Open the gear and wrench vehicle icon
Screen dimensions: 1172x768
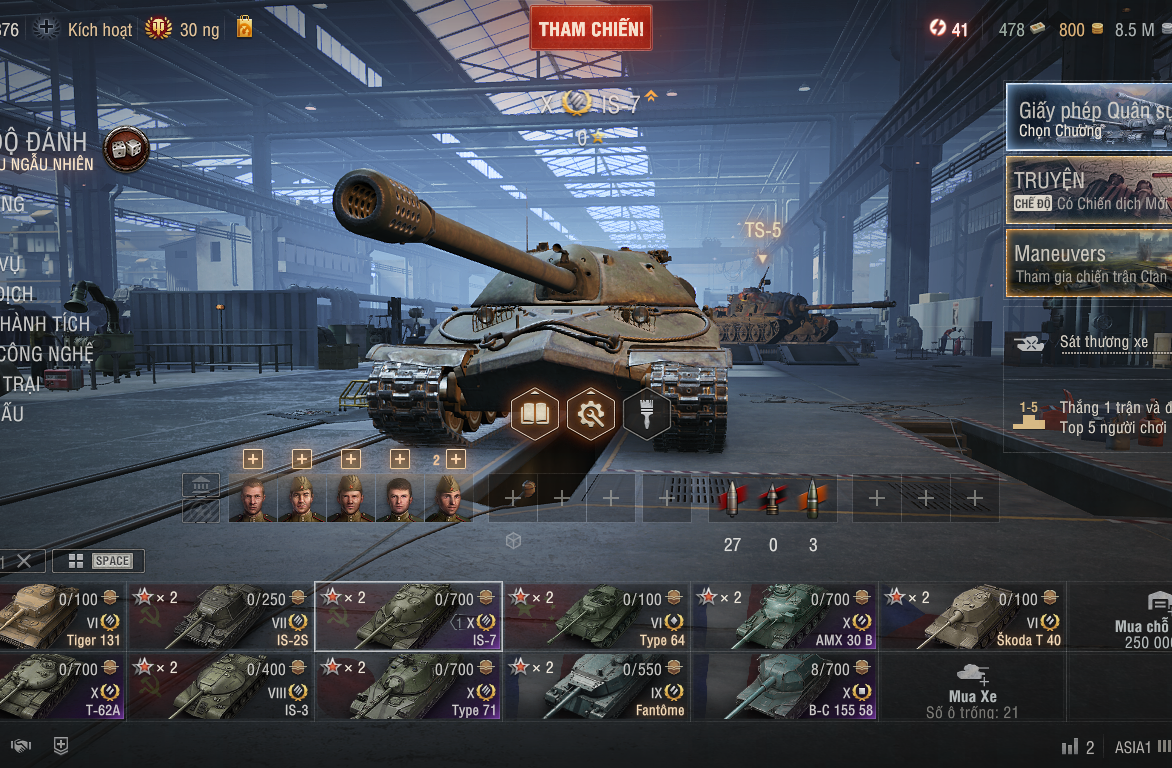tap(591, 413)
